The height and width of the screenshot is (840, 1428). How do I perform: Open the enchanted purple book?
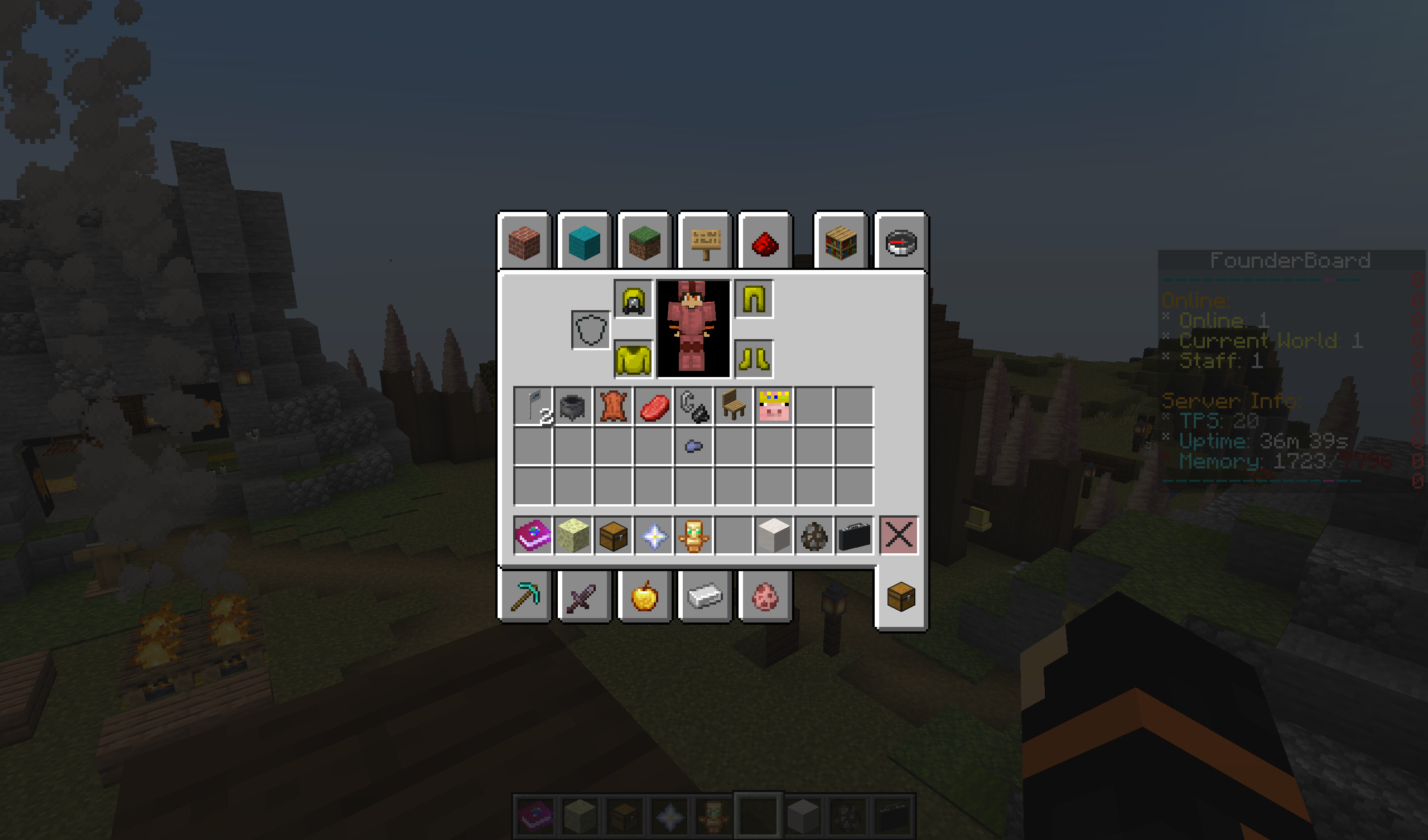533,535
